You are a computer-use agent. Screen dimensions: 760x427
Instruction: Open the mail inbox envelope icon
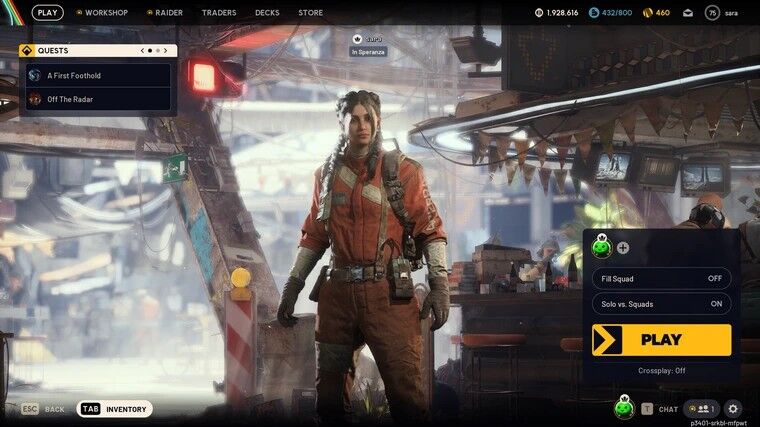click(x=687, y=13)
